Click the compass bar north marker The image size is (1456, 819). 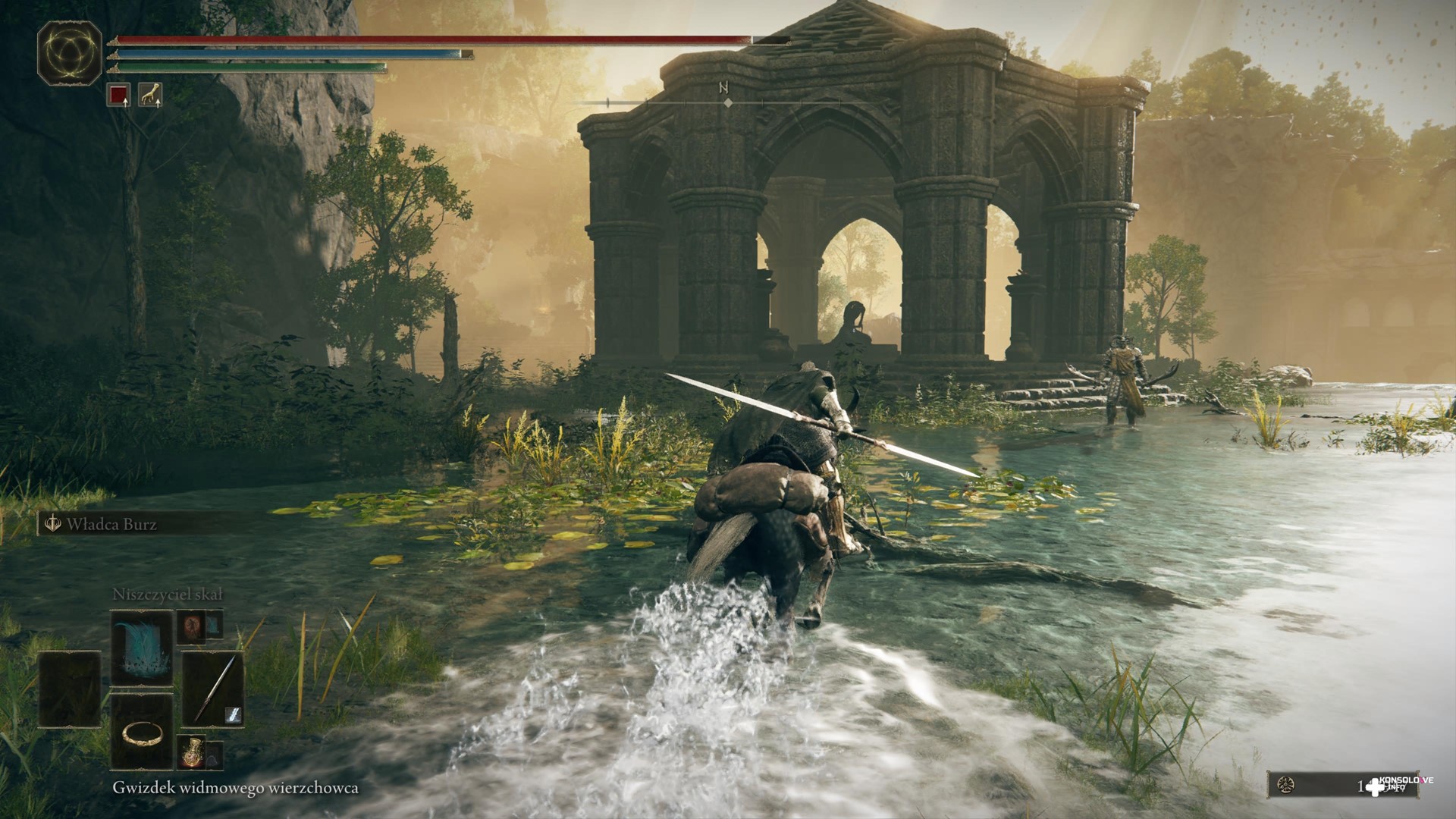click(x=723, y=89)
